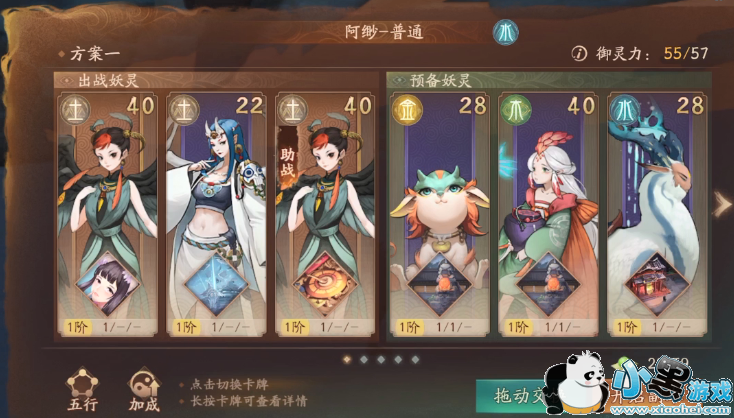Select the gold-element cat spirit card
This screenshot has width=734, height=418.
[x=435, y=210]
